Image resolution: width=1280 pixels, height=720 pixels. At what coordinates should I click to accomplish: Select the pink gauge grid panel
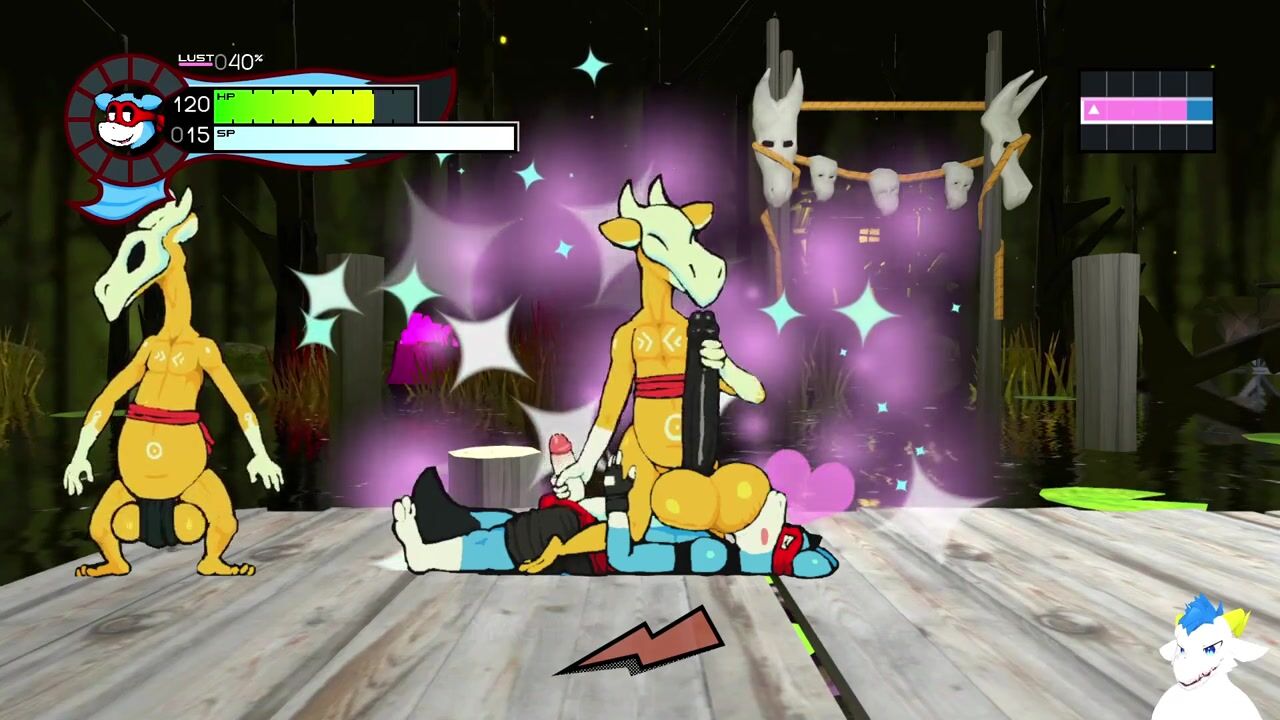coord(1147,110)
